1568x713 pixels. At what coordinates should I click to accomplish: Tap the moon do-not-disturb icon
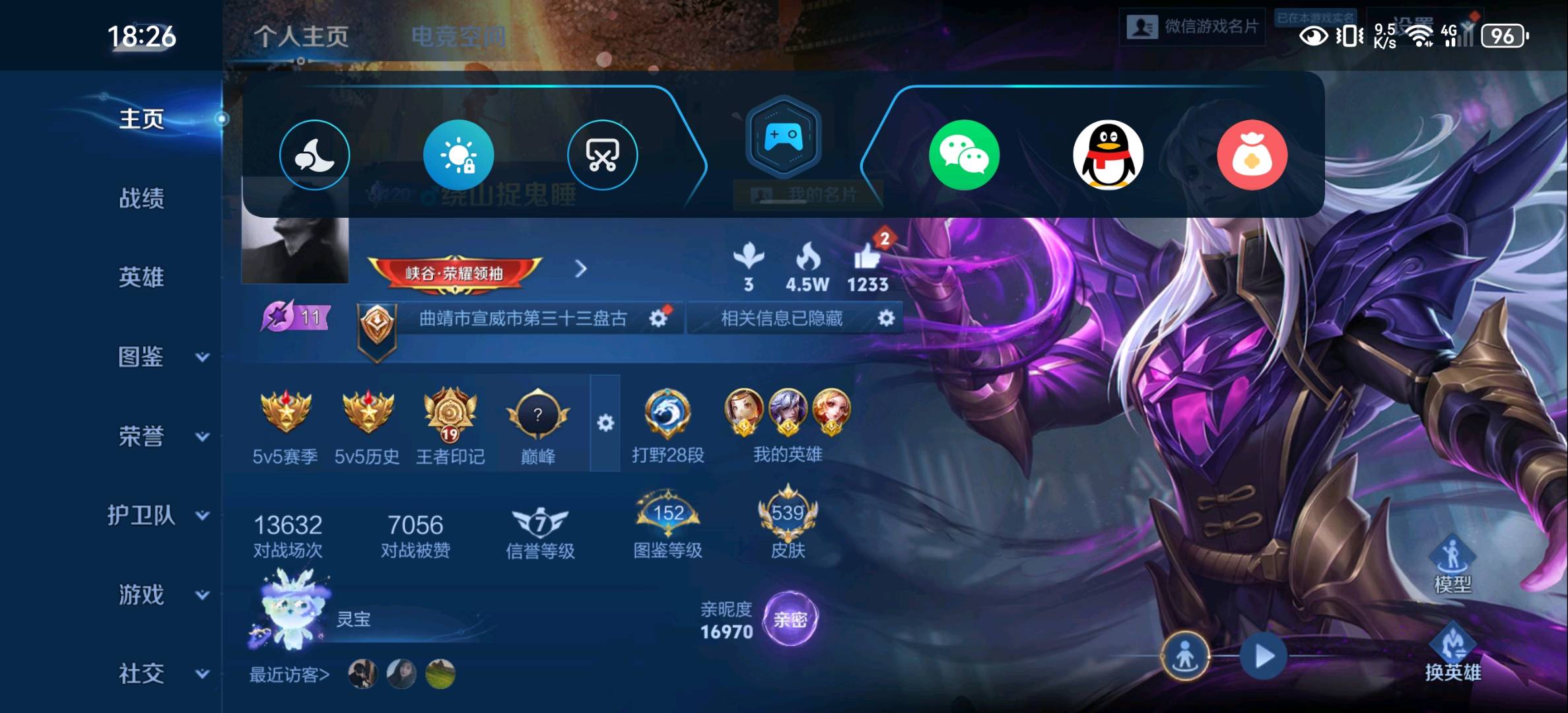[314, 155]
